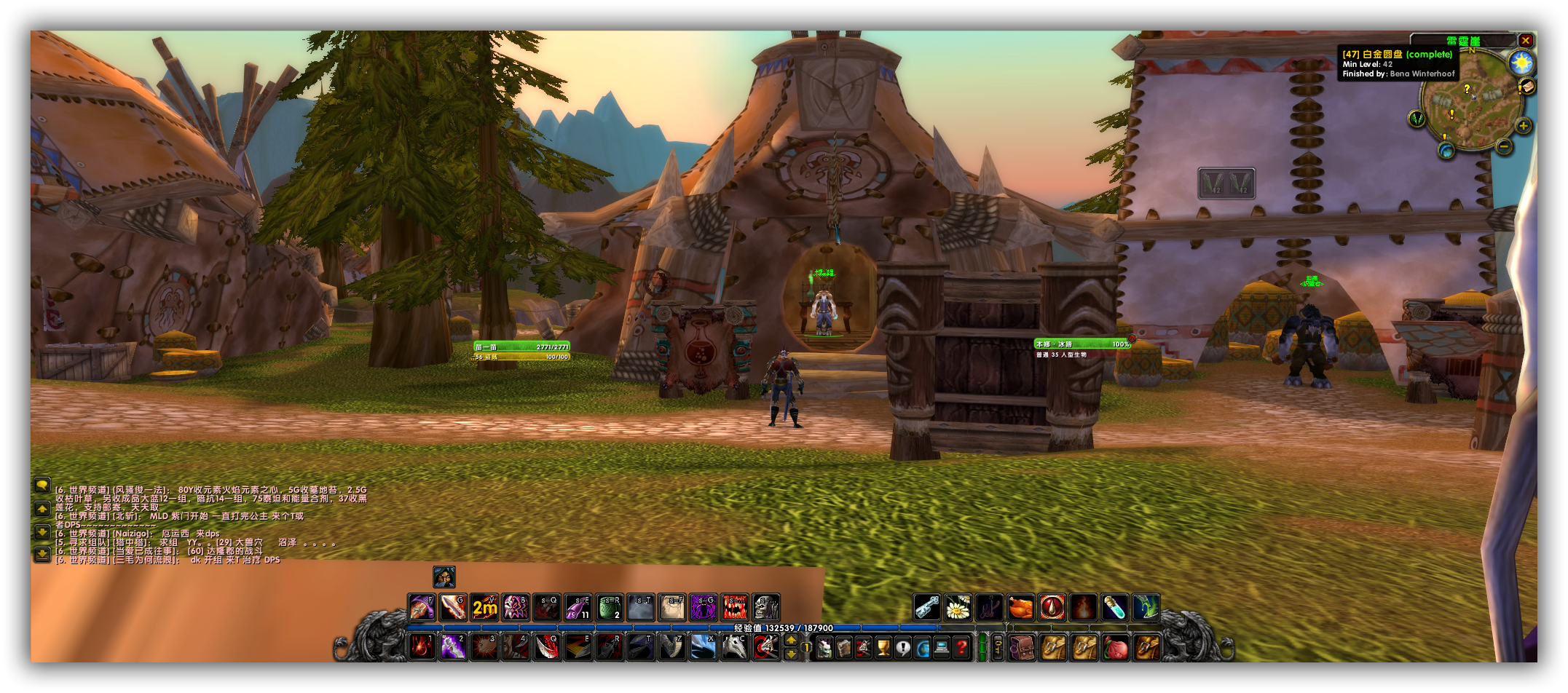Zoom in the minimap with the plus button
1568x693 pixels.
point(1523,126)
